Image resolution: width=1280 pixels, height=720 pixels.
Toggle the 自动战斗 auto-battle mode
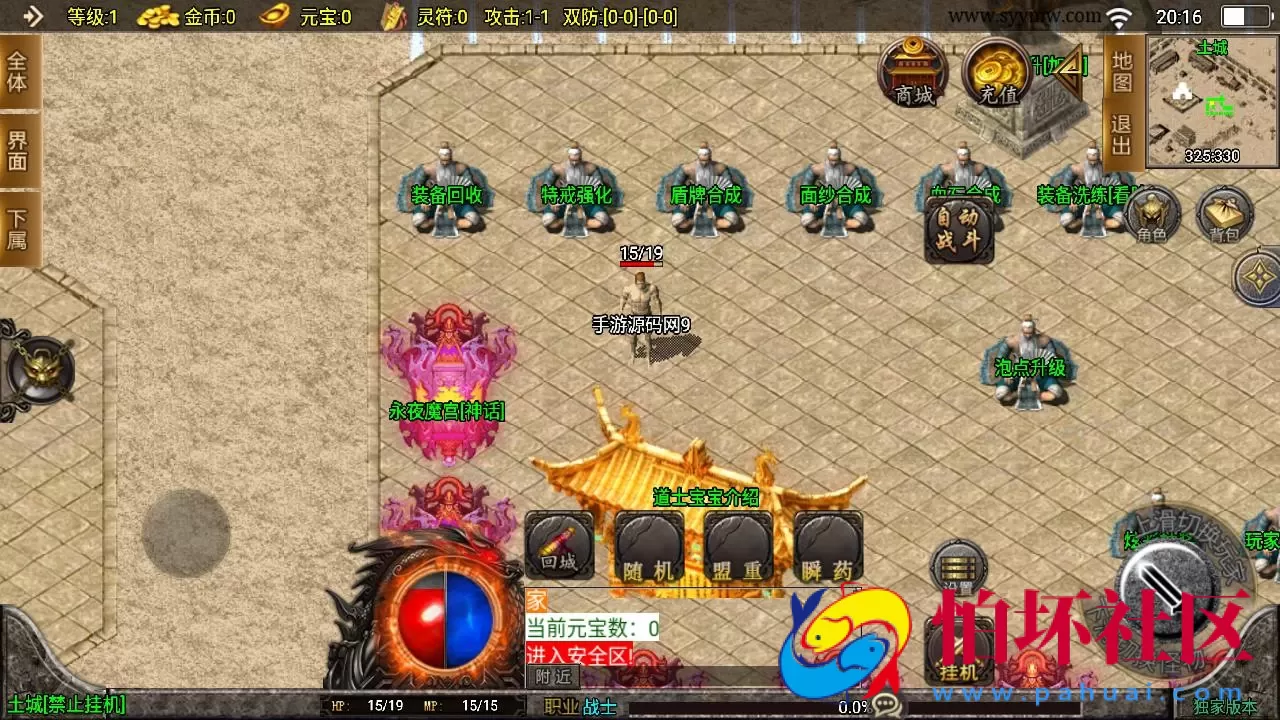click(960, 227)
